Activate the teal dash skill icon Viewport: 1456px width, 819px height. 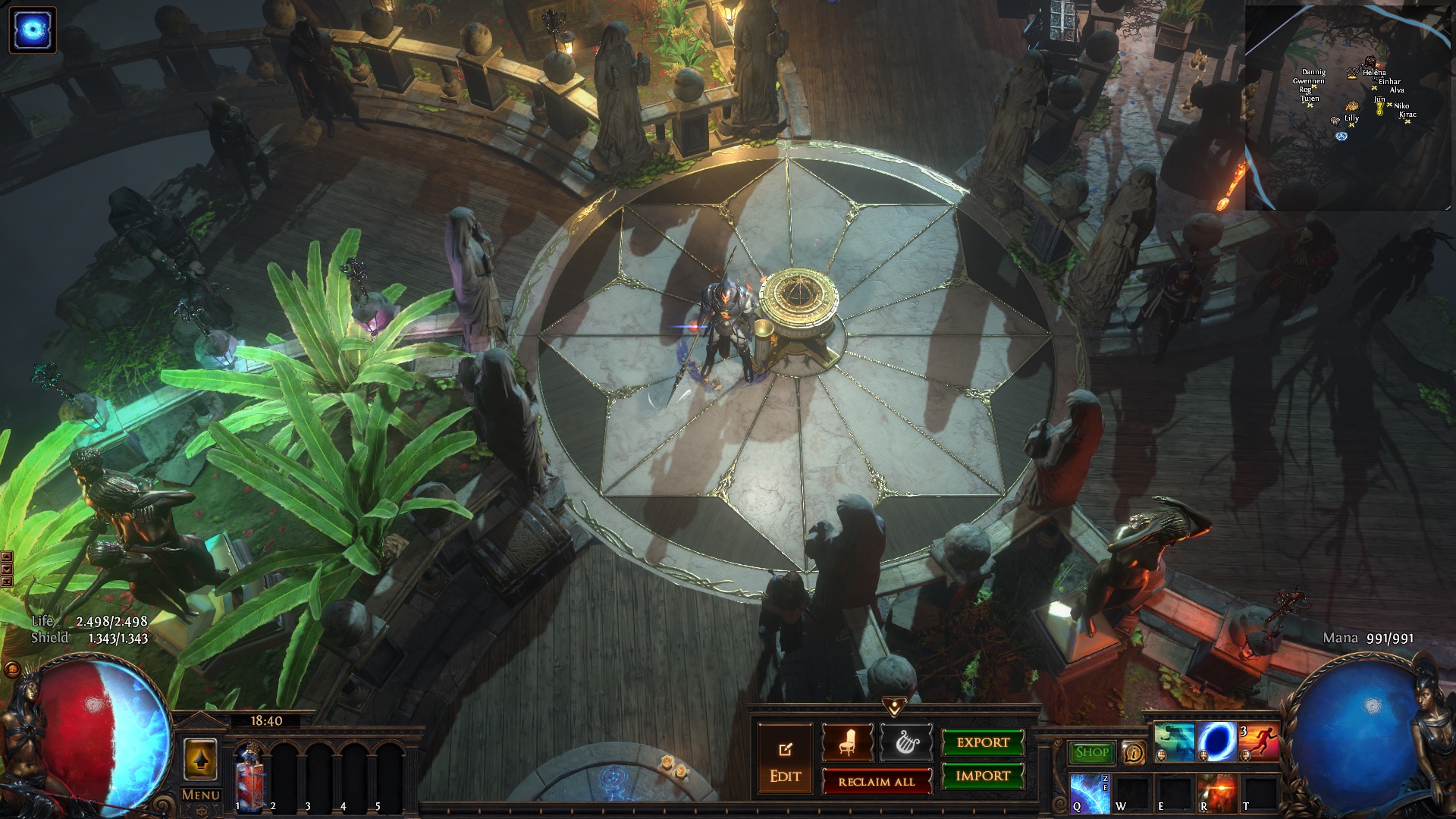tap(1174, 742)
